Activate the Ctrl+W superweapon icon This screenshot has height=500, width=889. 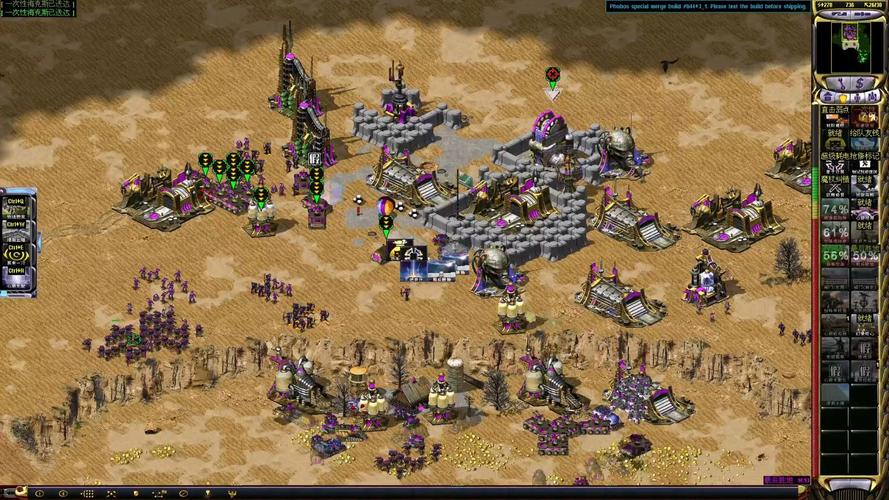[x=16, y=227]
